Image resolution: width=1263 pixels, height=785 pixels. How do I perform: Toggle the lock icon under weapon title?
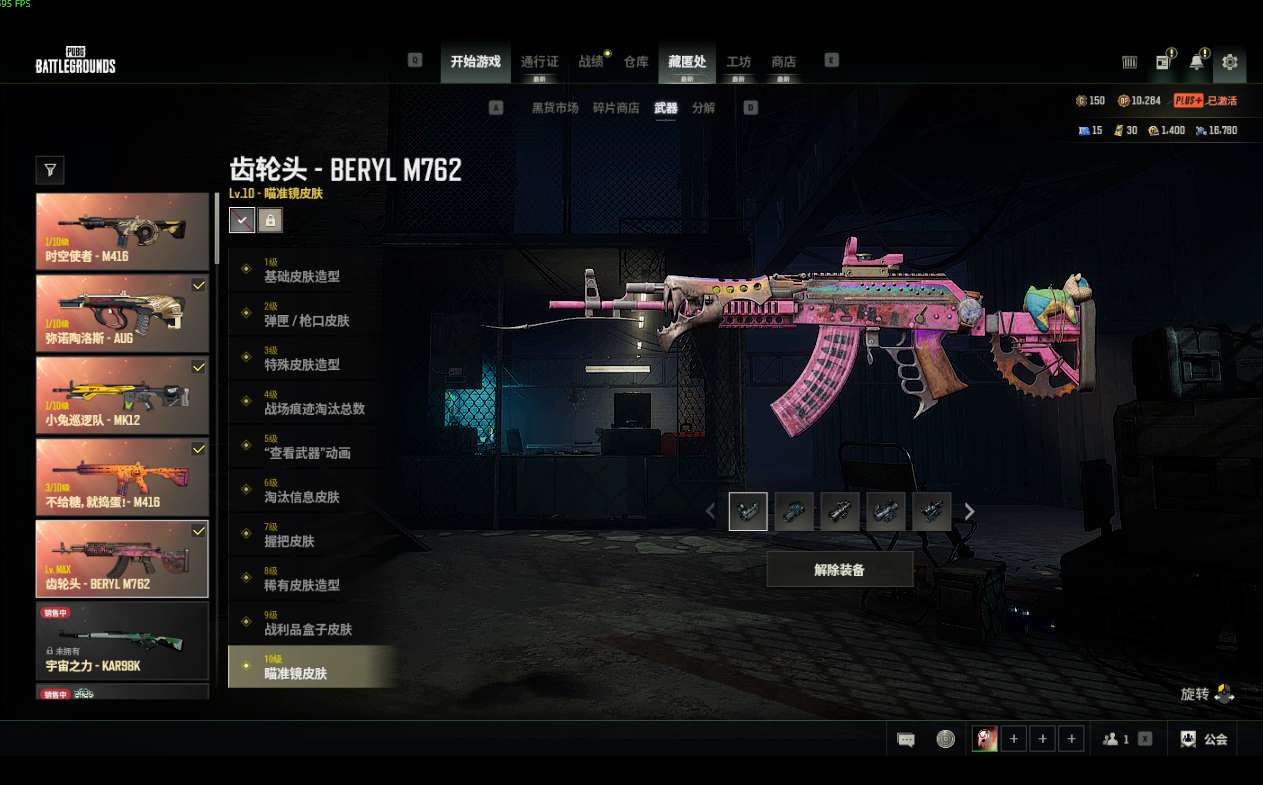coord(269,220)
